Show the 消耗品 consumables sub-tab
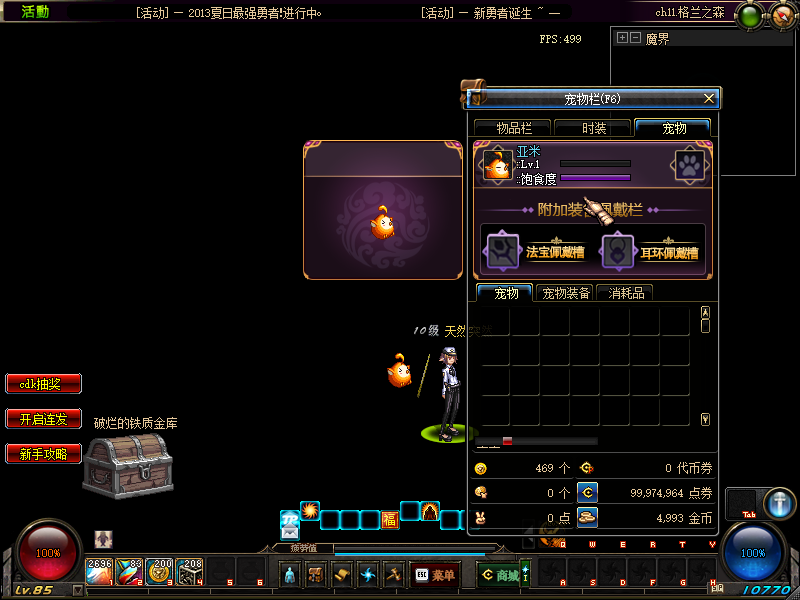 [x=625, y=293]
